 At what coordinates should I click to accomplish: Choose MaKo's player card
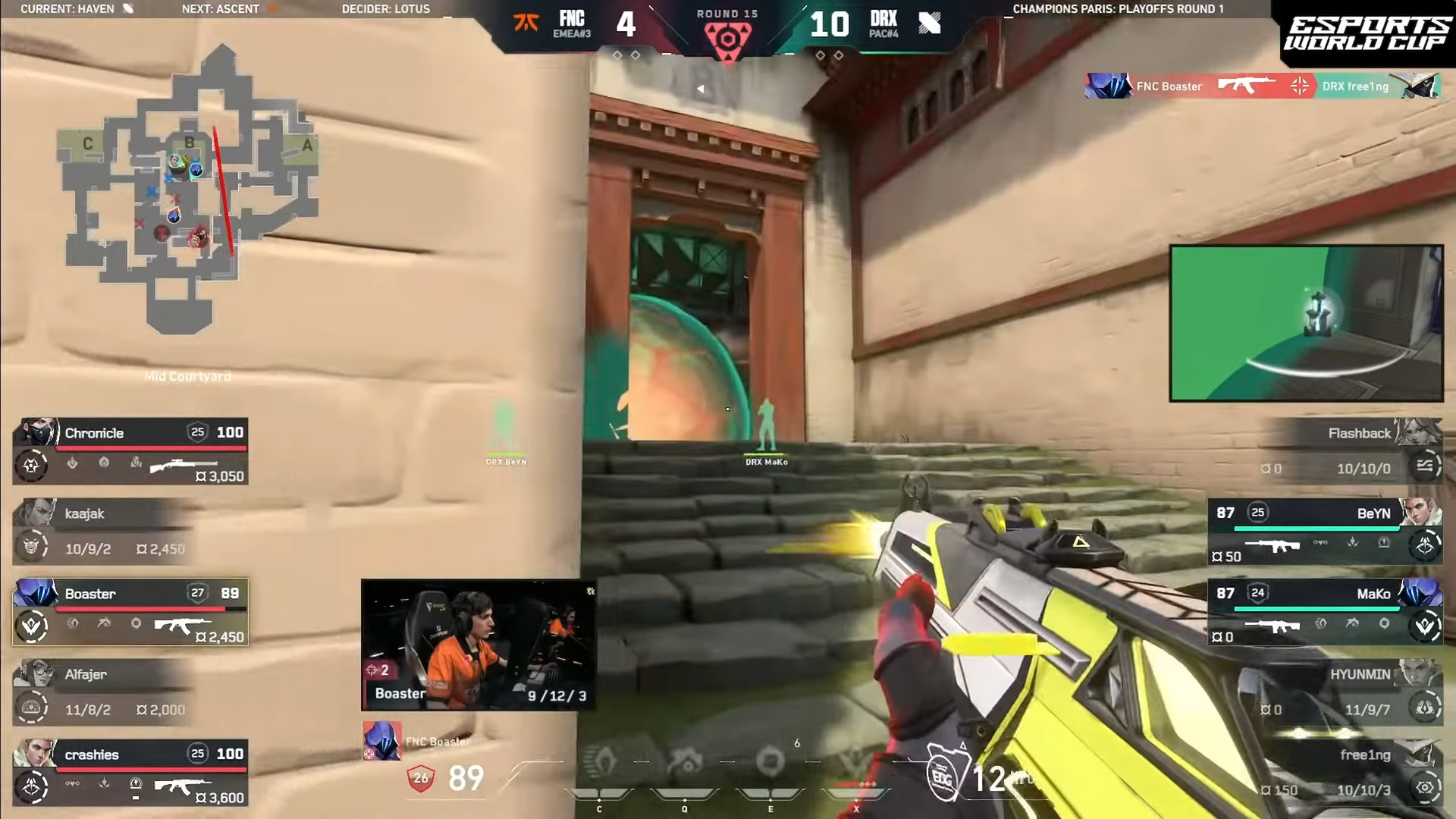(x=1326, y=612)
